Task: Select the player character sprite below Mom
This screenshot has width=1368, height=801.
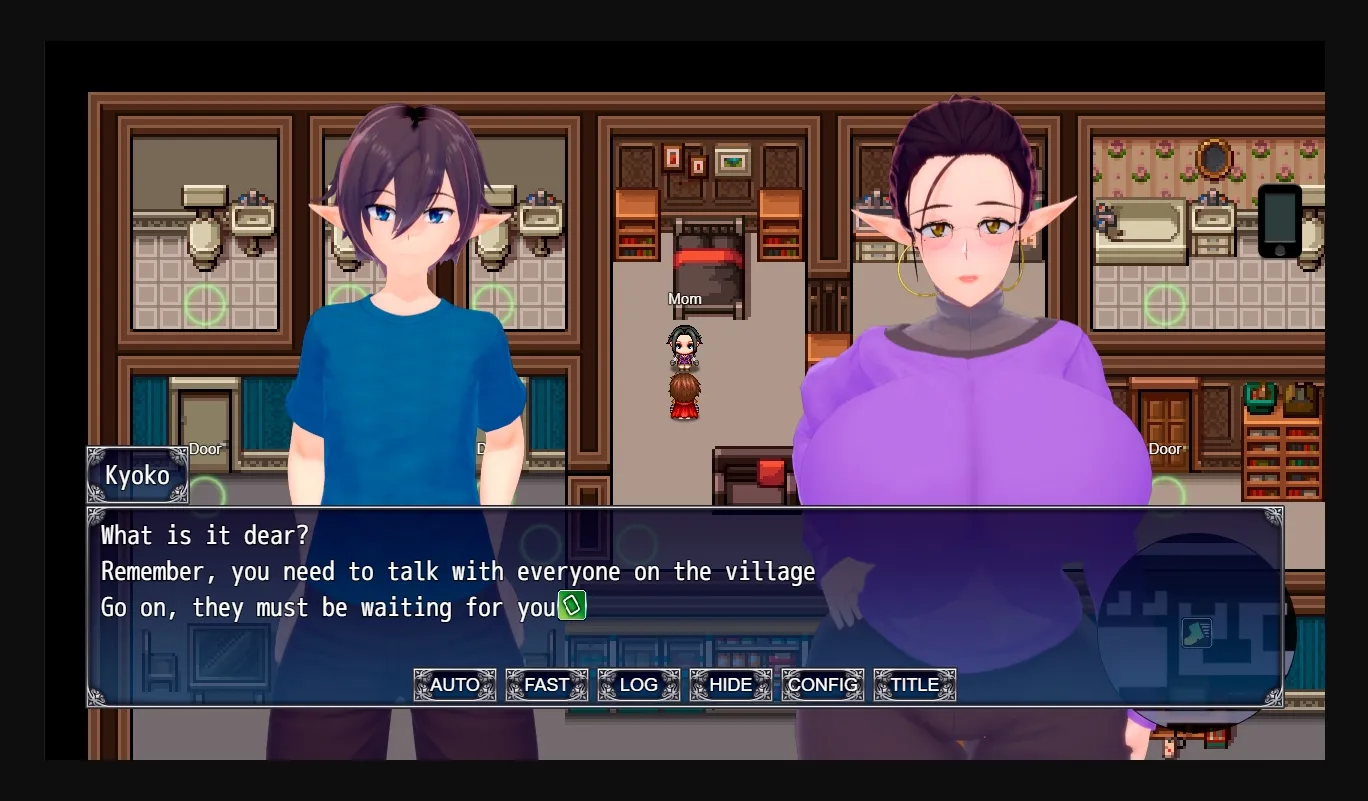Action: pos(685,395)
